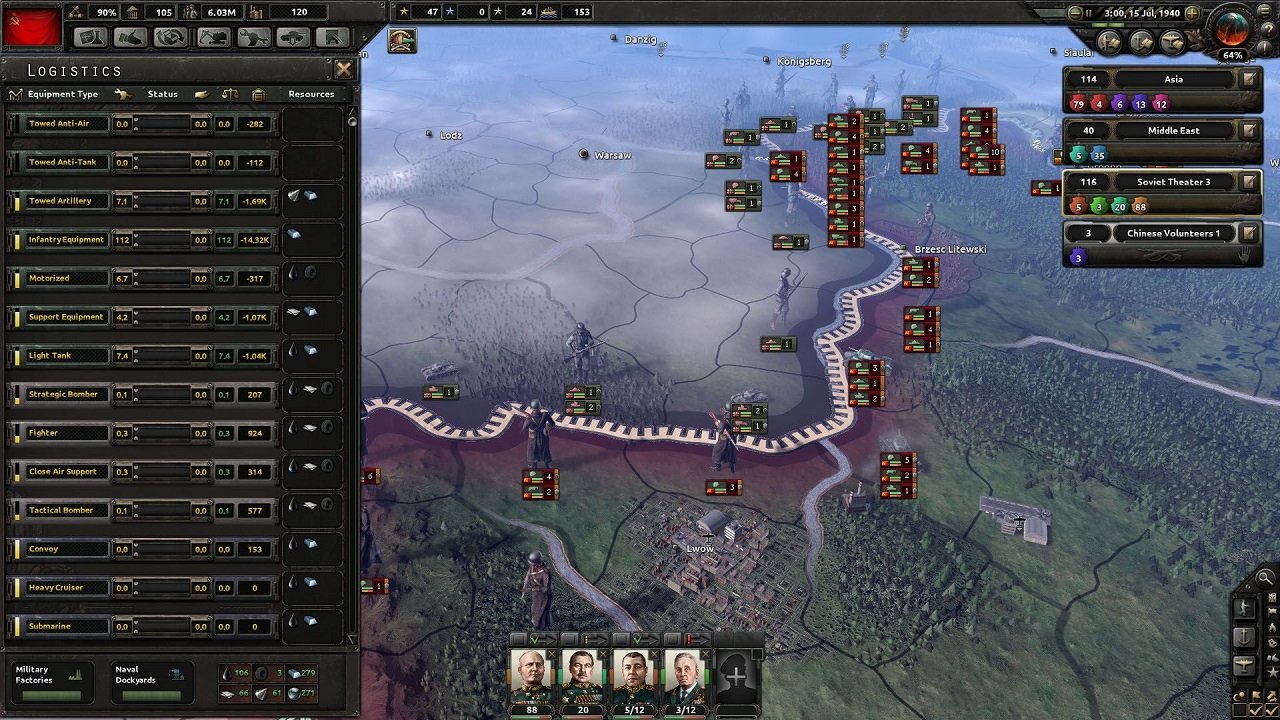Open the game menu hamburger button
1280x720 pixels.
click(1264, 10)
